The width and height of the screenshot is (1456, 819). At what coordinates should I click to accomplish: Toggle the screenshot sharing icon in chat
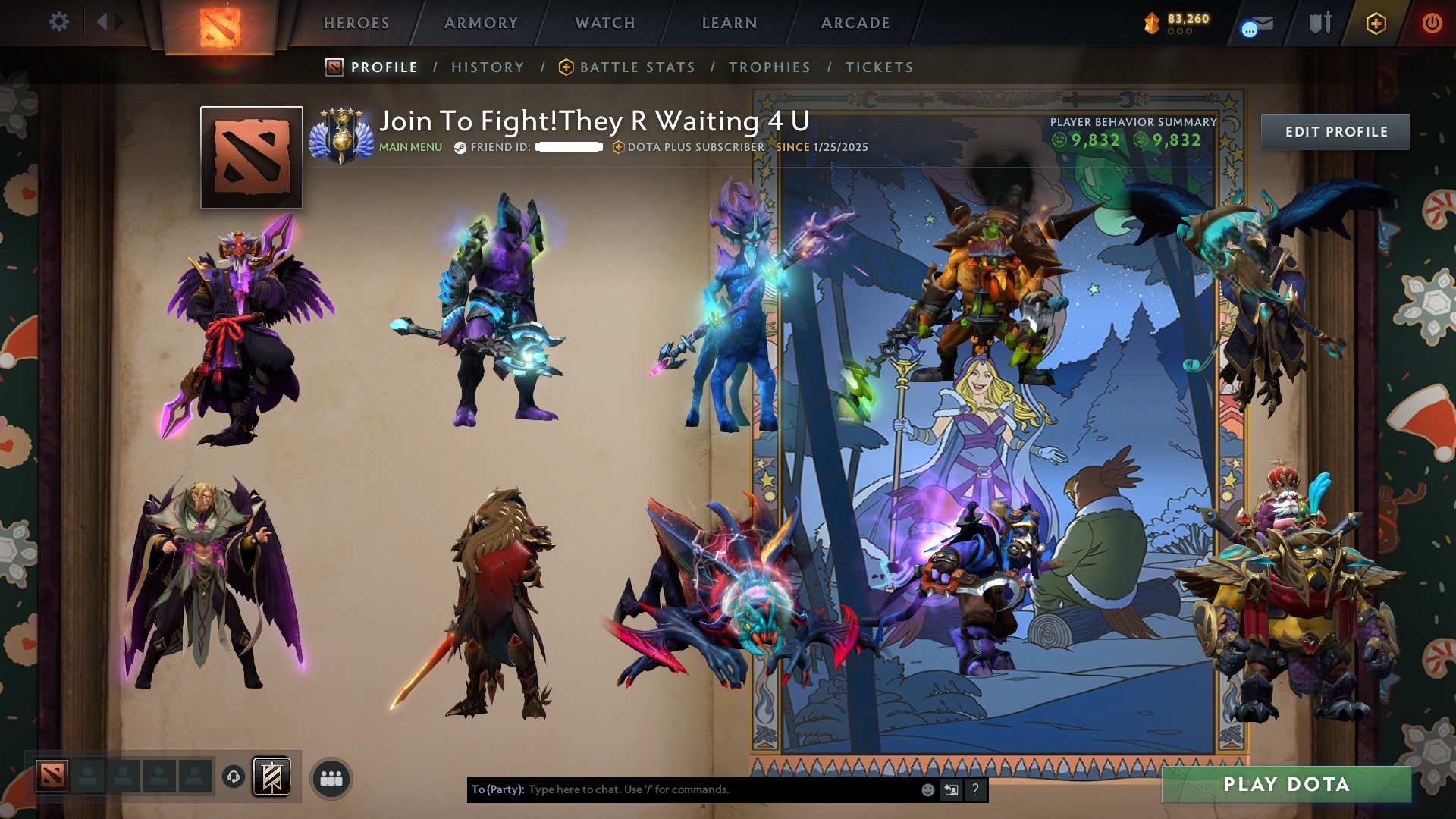(x=951, y=790)
